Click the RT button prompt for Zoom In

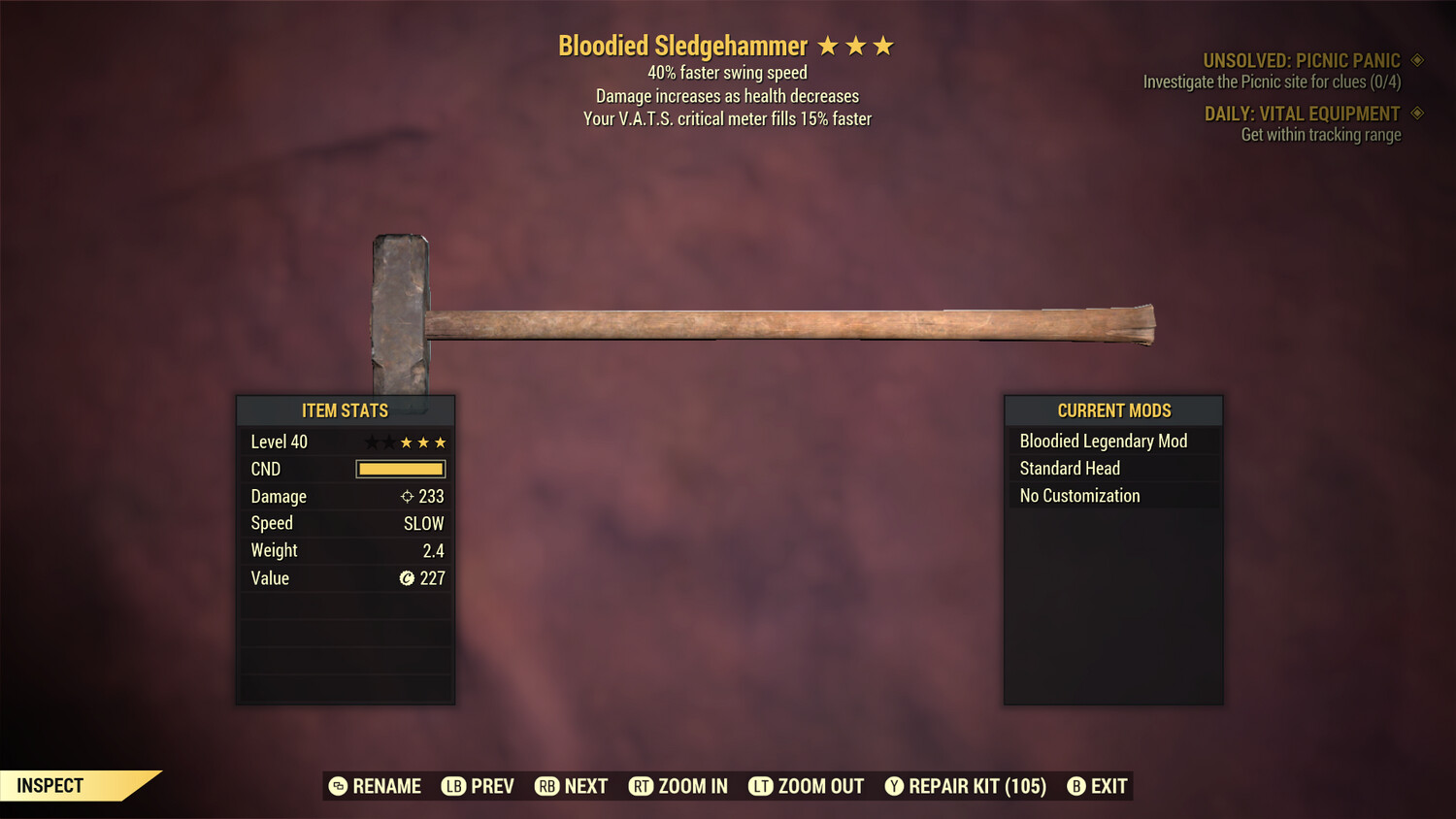pyautogui.click(x=642, y=786)
